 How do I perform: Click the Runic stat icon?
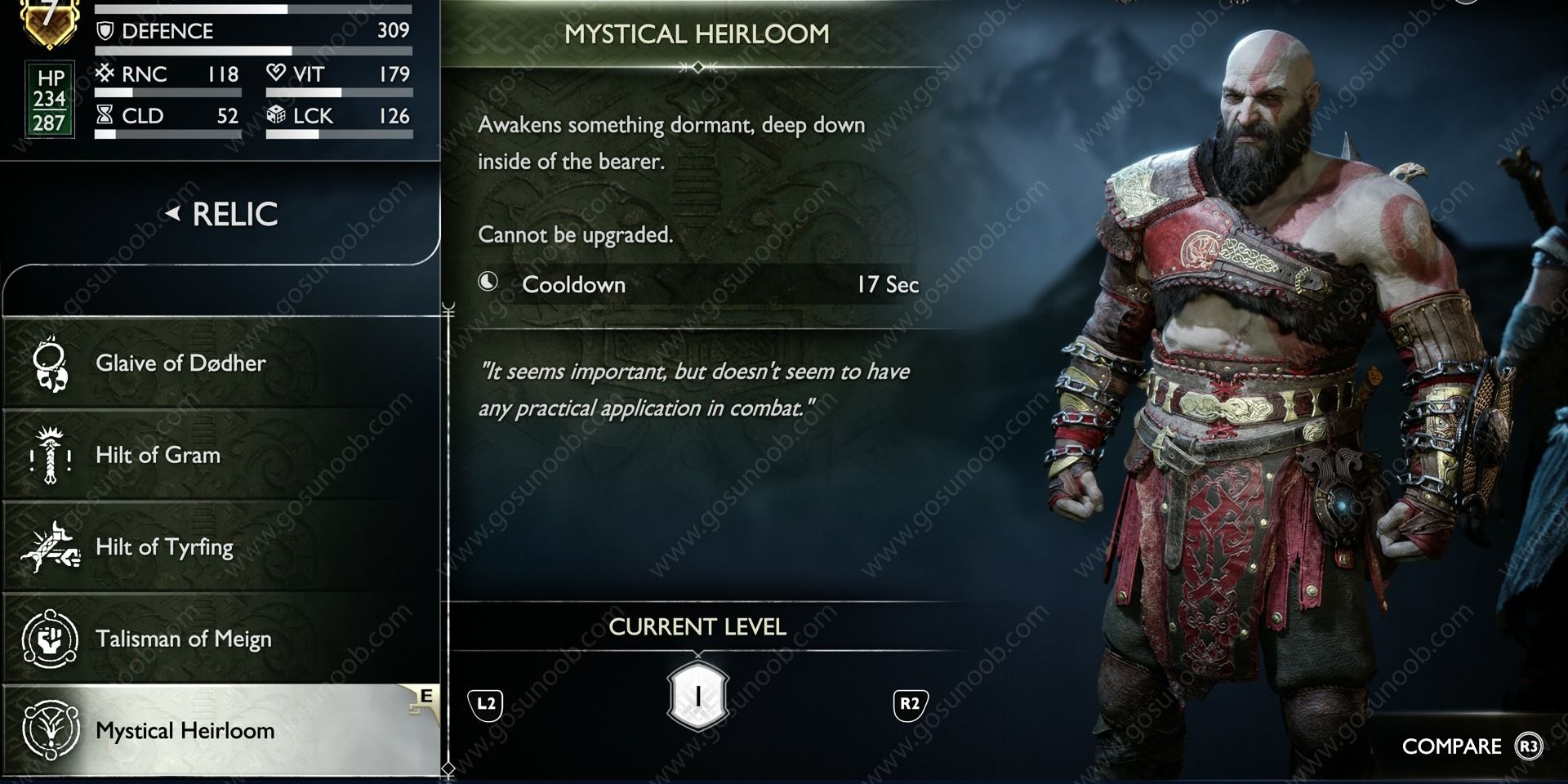pos(105,73)
